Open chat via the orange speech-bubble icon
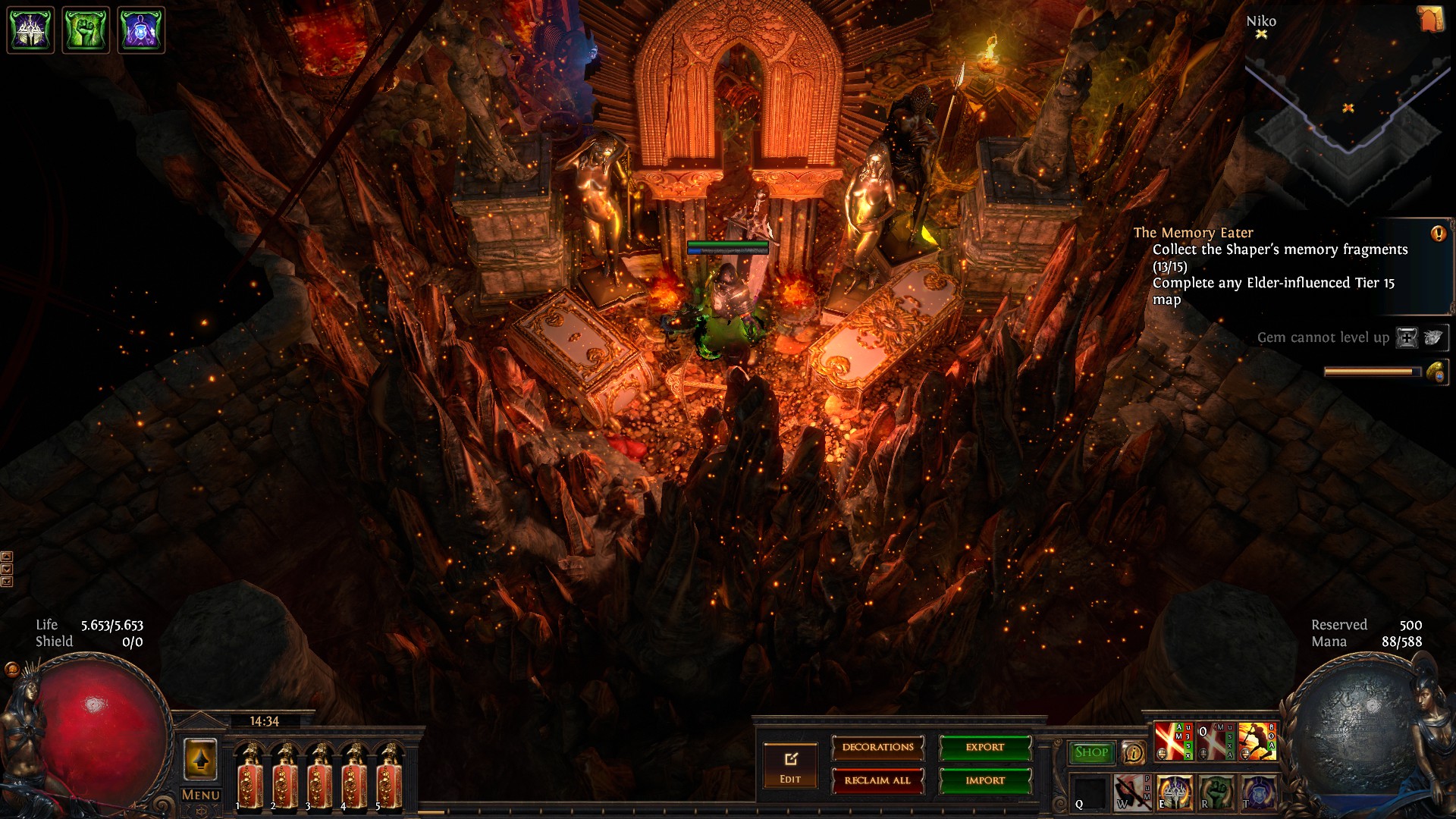This screenshot has height=819, width=1456. click(x=12, y=669)
